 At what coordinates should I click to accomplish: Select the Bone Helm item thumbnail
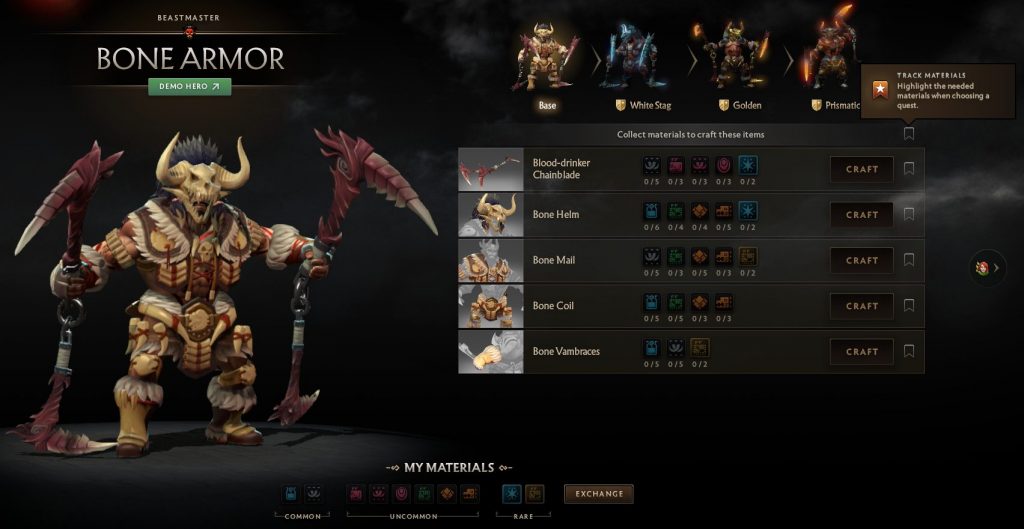490,215
